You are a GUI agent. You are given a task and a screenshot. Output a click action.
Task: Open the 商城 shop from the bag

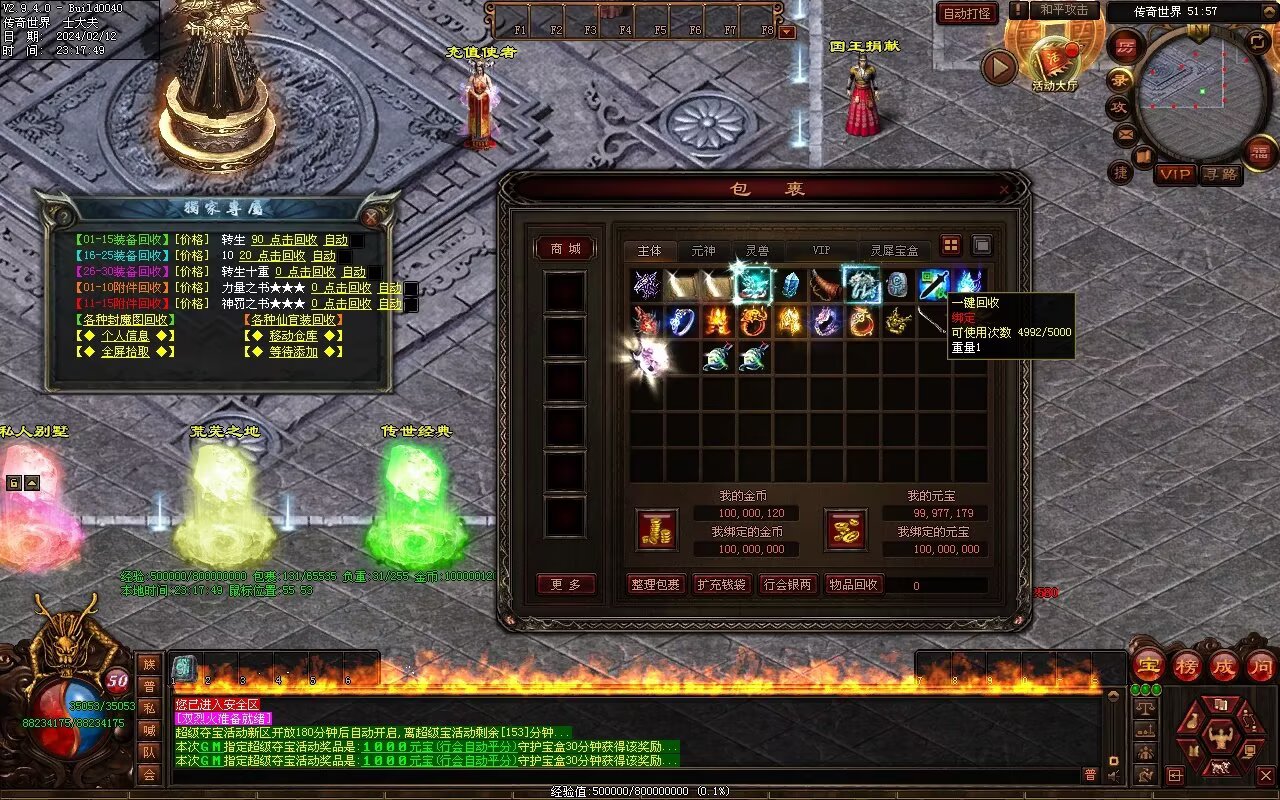[x=566, y=249]
